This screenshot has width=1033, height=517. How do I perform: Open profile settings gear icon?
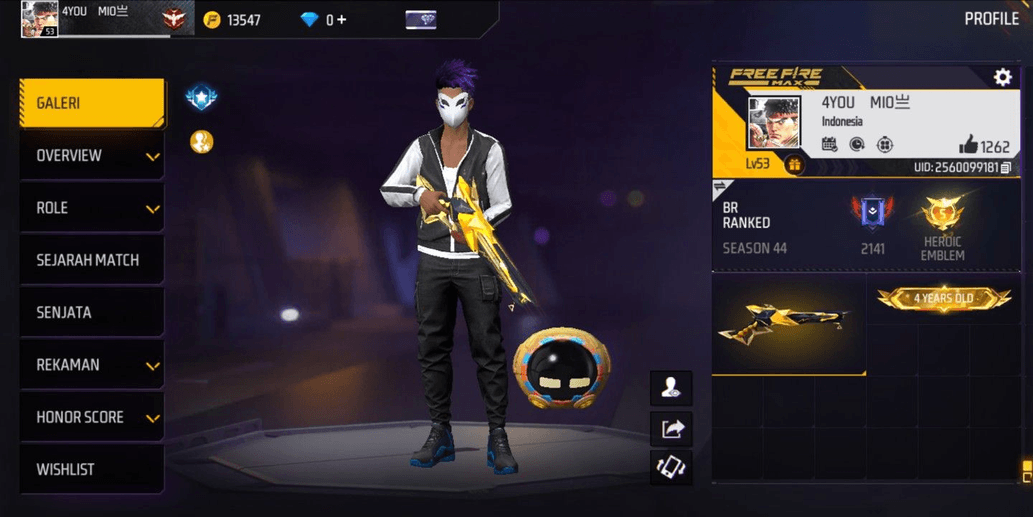click(x=1002, y=77)
